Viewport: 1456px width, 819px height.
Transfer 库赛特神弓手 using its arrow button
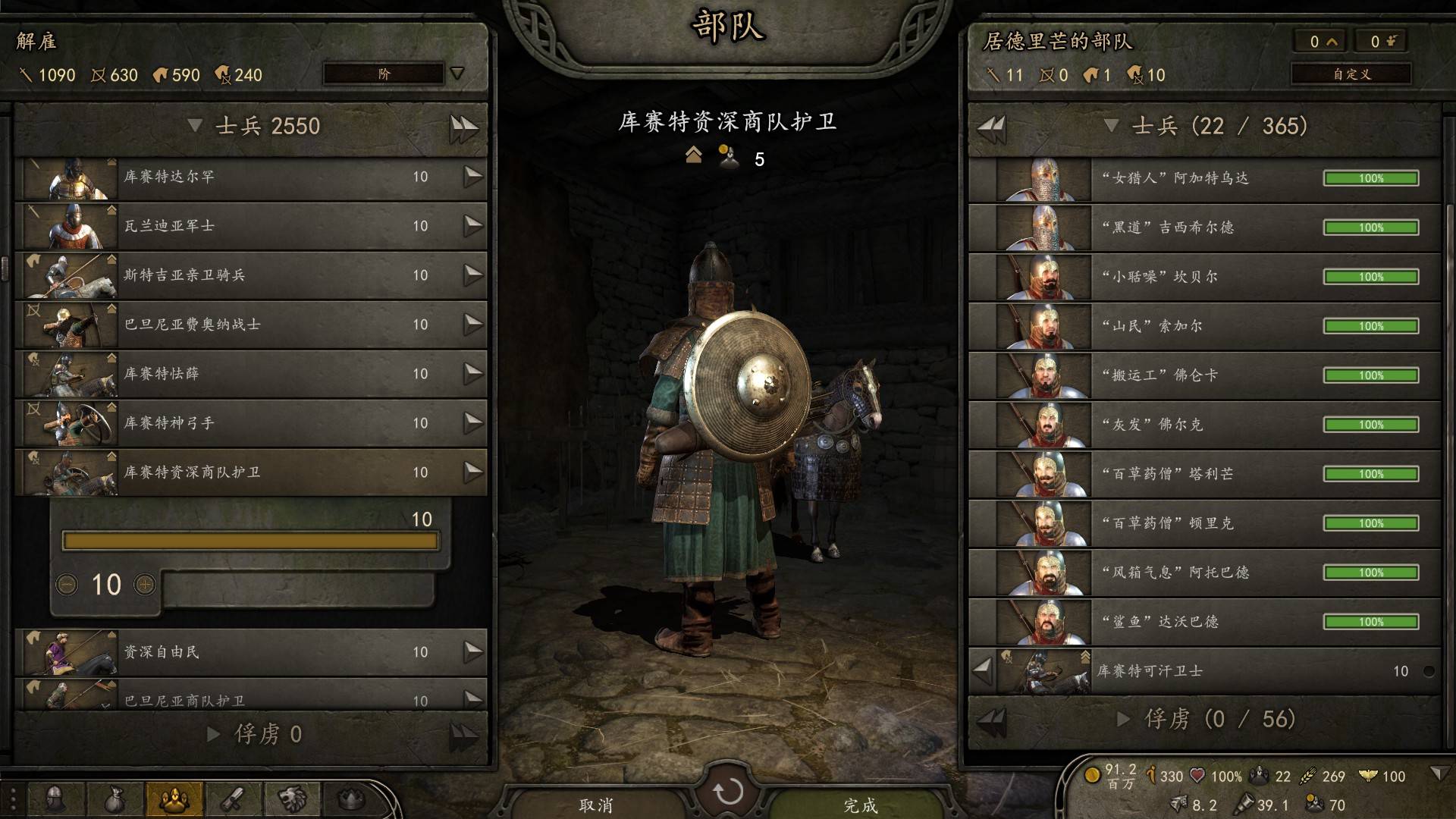click(473, 422)
